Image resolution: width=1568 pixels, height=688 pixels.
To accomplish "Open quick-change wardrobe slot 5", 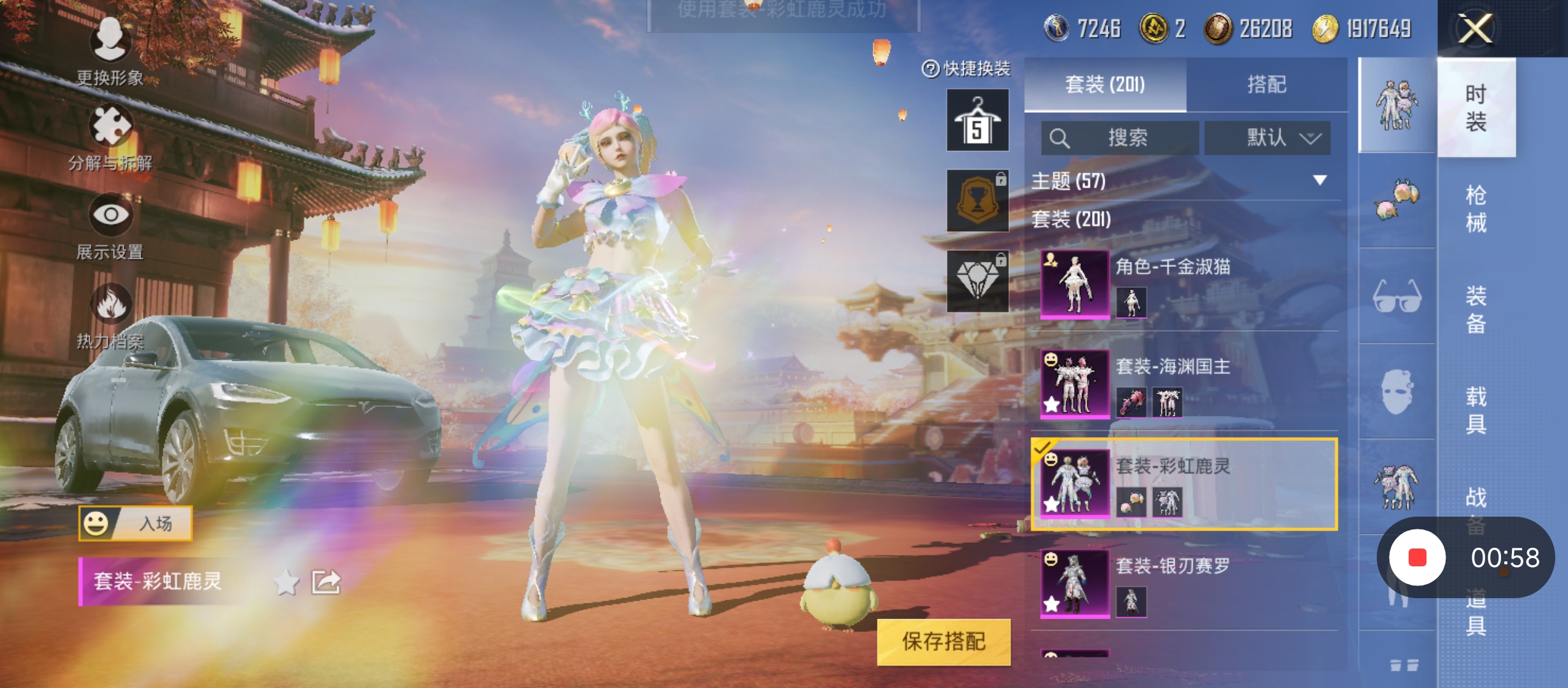I will pyautogui.click(x=977, y=120).
